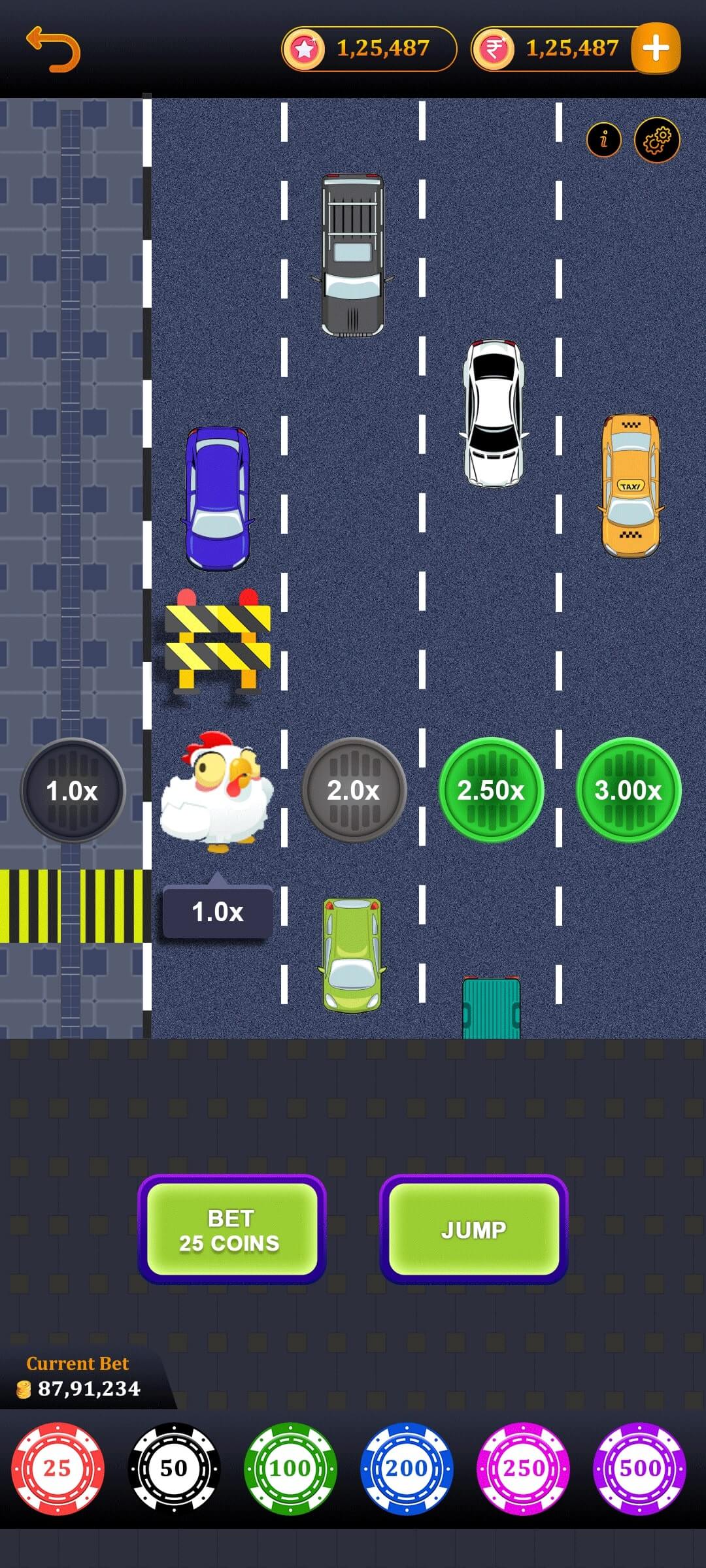Add funds with the orange plus button
The height and width of the screenshot is (1568, 706).
[656, 48]
